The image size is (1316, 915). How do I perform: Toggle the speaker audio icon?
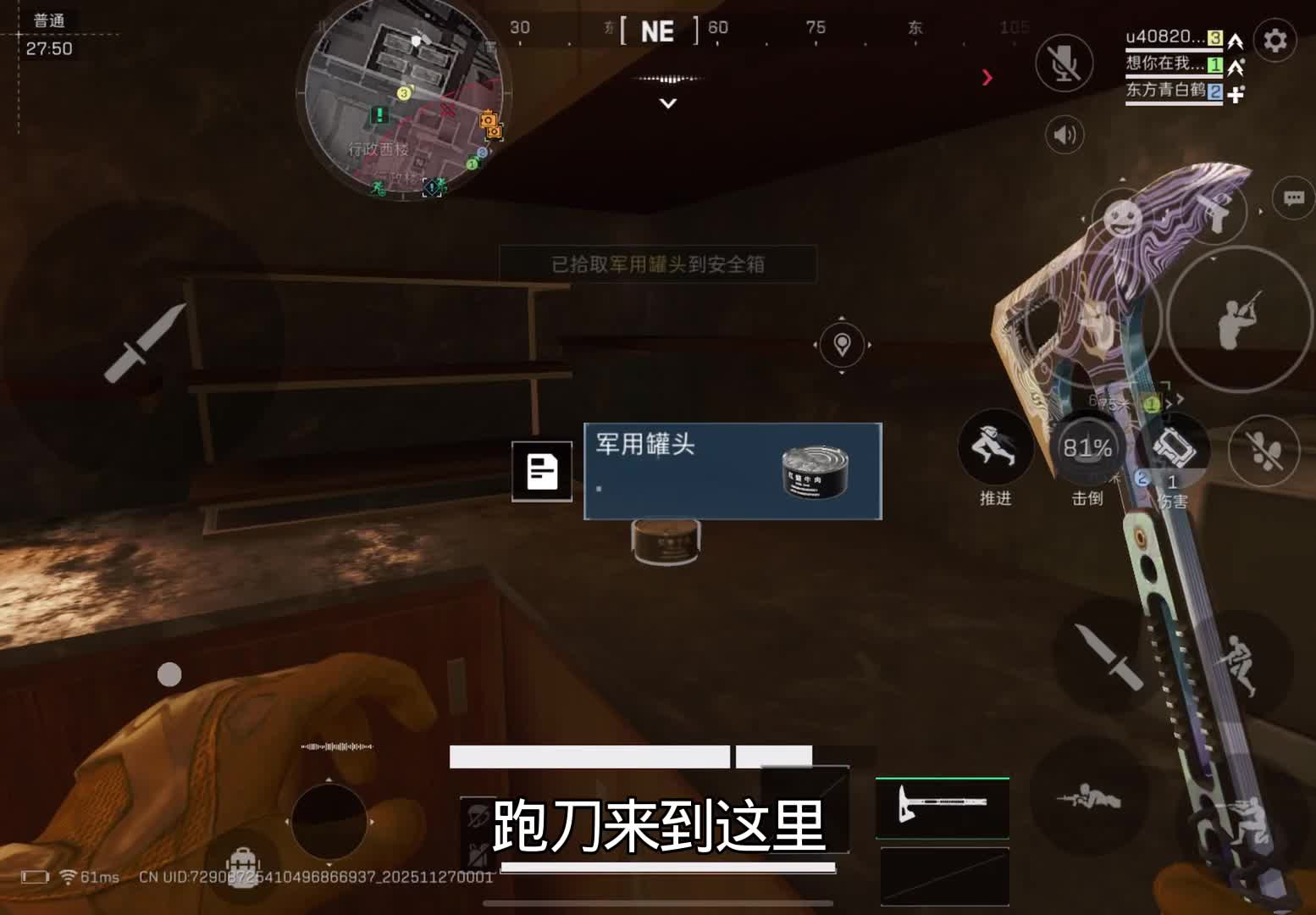click(1066, 133)
